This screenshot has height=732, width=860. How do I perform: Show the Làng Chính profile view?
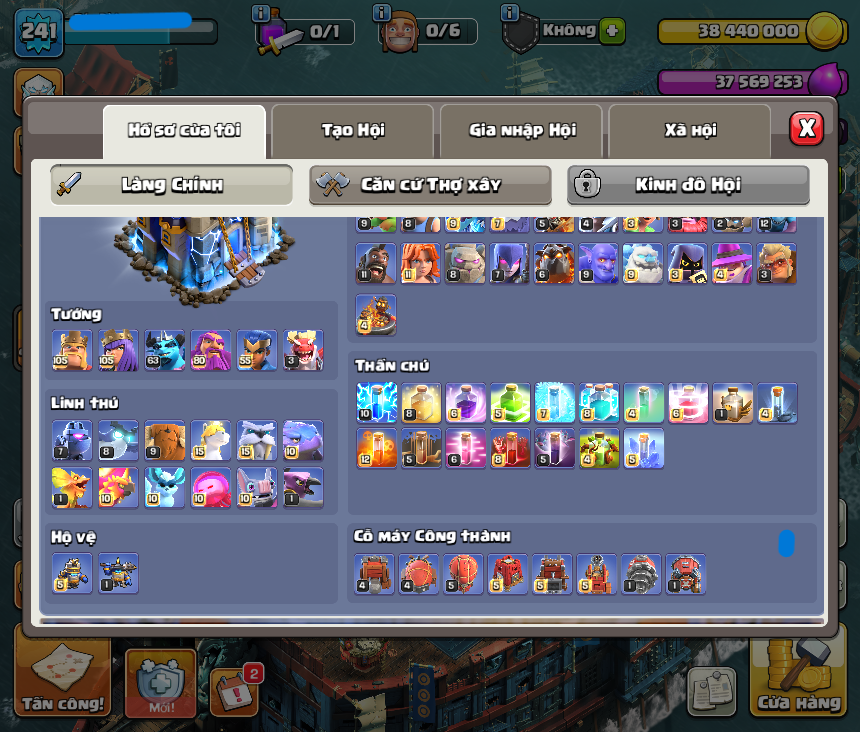[171, 185]
